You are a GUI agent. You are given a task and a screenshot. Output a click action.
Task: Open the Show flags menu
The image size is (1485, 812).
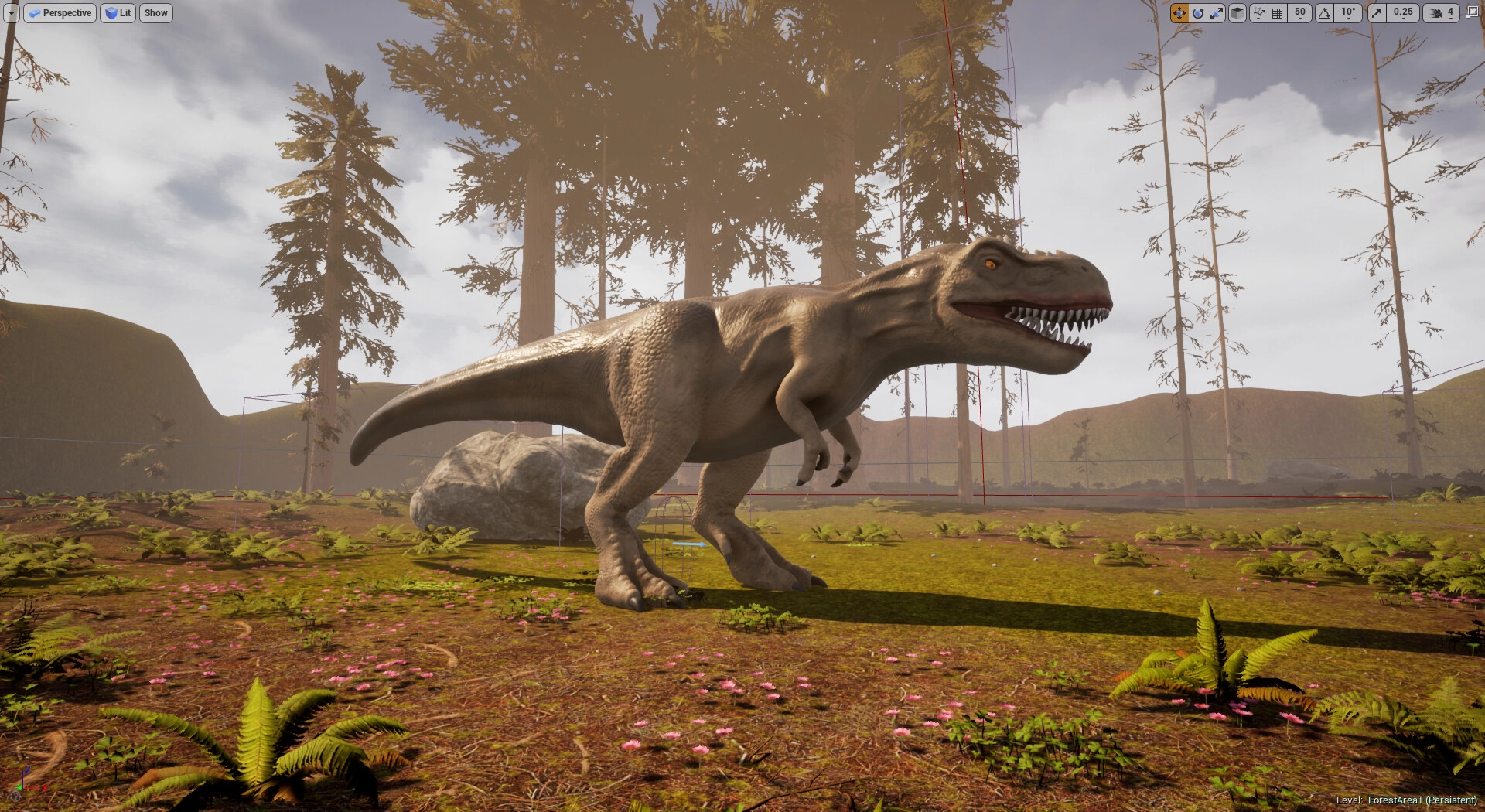click(x=155, y=13)
